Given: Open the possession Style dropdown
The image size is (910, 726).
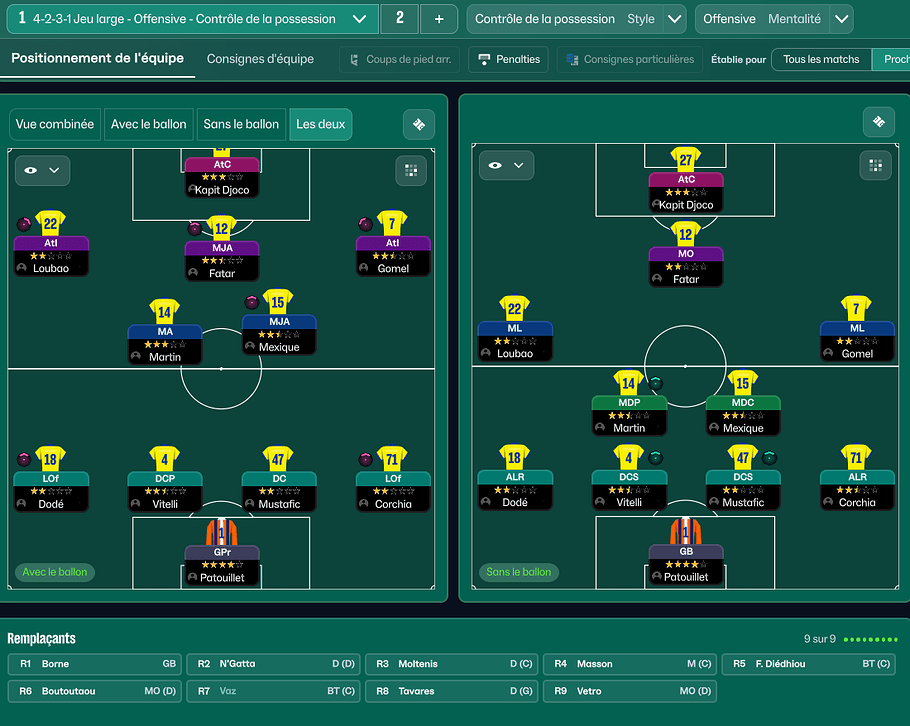Looking at the screenshot, I should (675, 19).
